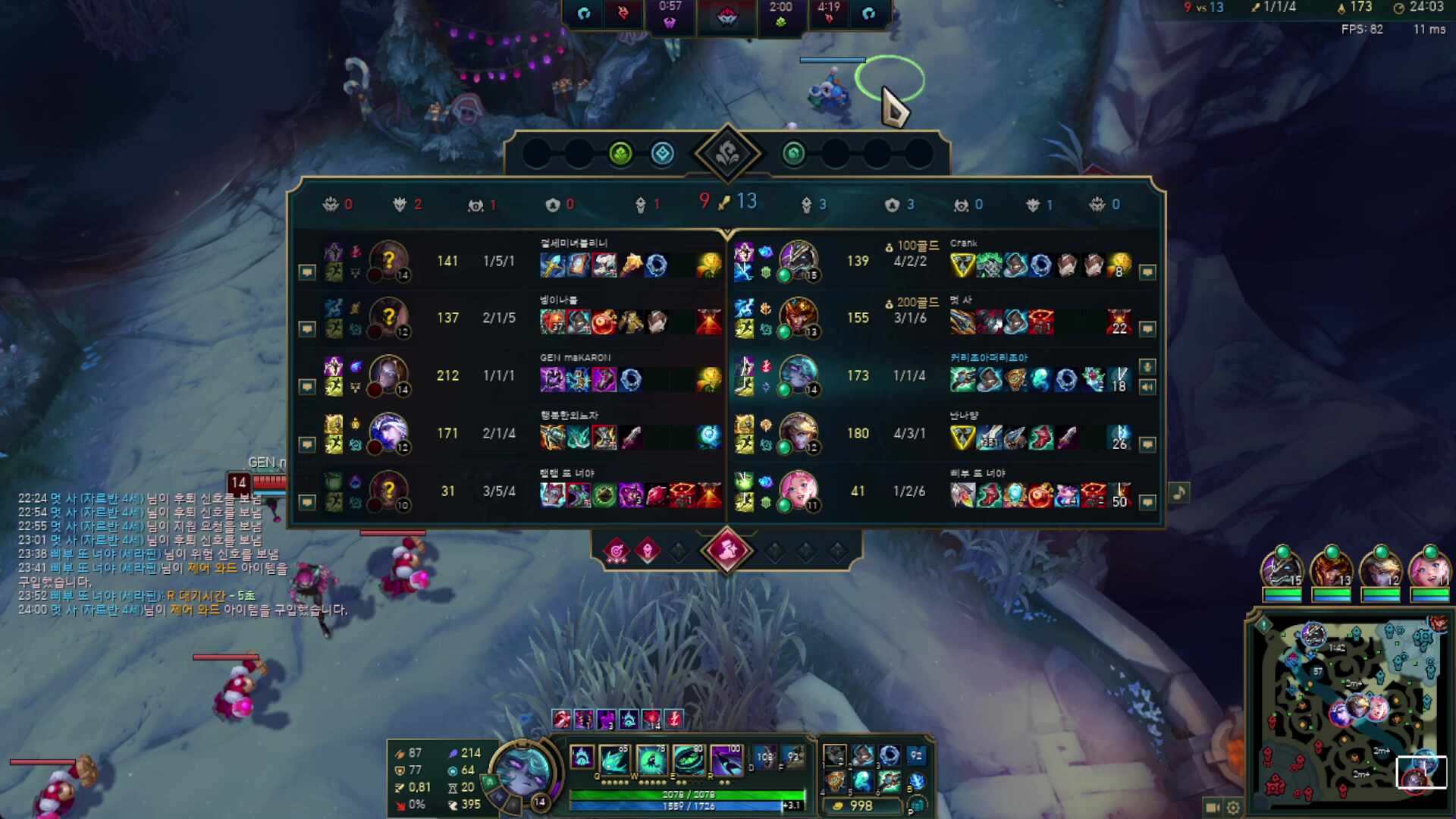Trigger the R ultimate ability
The height and width of the screenshot is (819, 1456).
tap(726, 758)
